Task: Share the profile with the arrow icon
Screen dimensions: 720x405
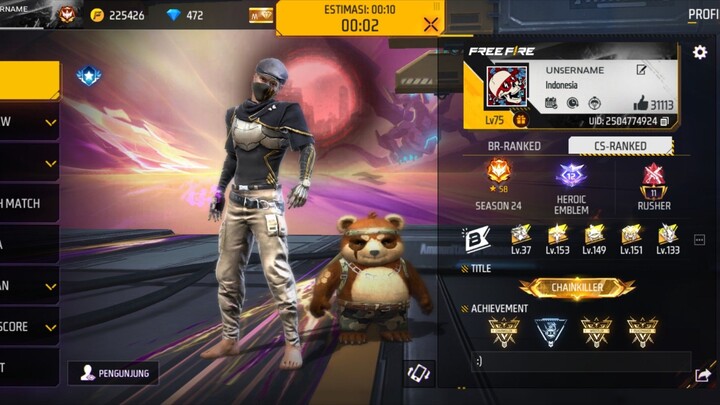Action: point(702,375)
